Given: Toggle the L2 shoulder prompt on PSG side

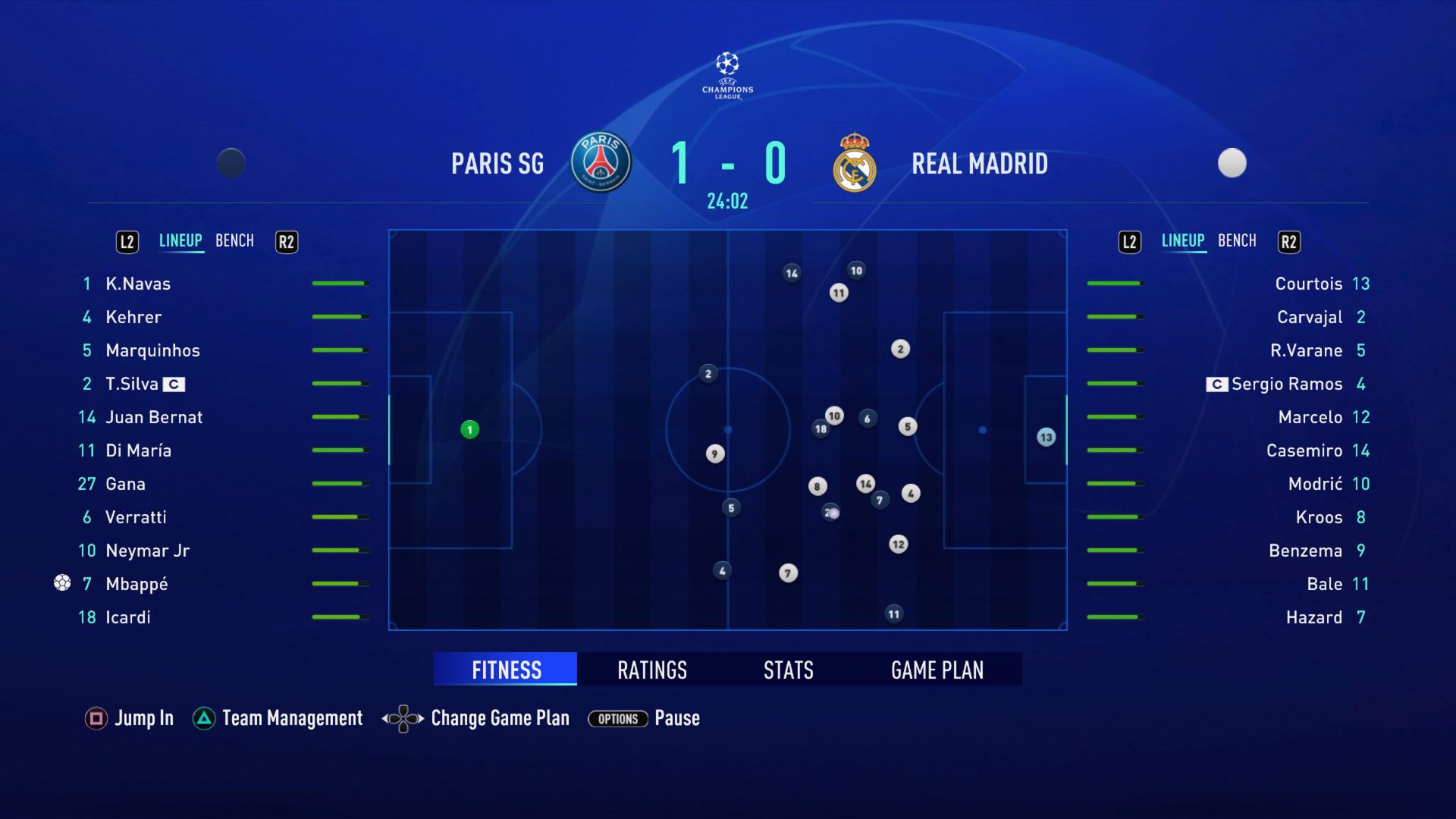Looking at the screenshot, I should (x=127, y=241).
